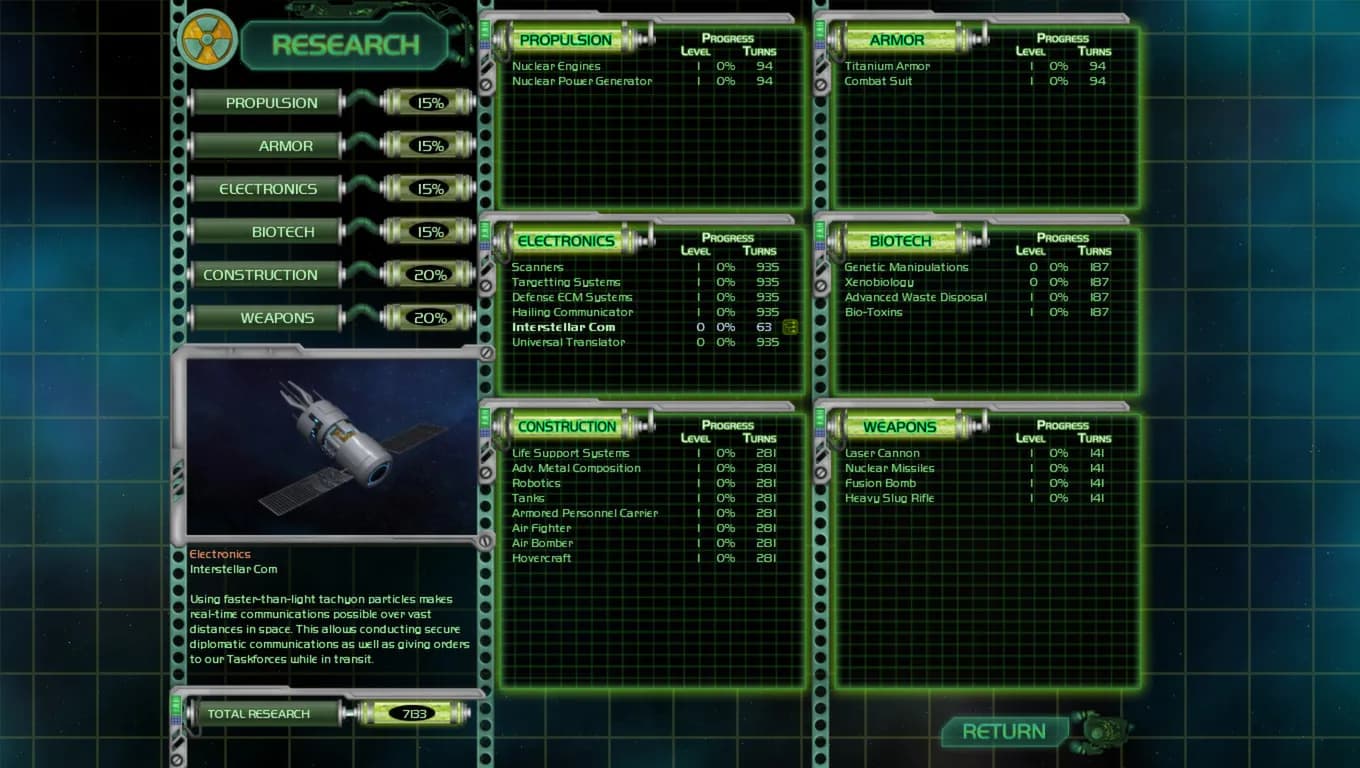Viewport: 1360px width, 768px height.
Task: Click the satellite preview image
Action: click(328, 443)
